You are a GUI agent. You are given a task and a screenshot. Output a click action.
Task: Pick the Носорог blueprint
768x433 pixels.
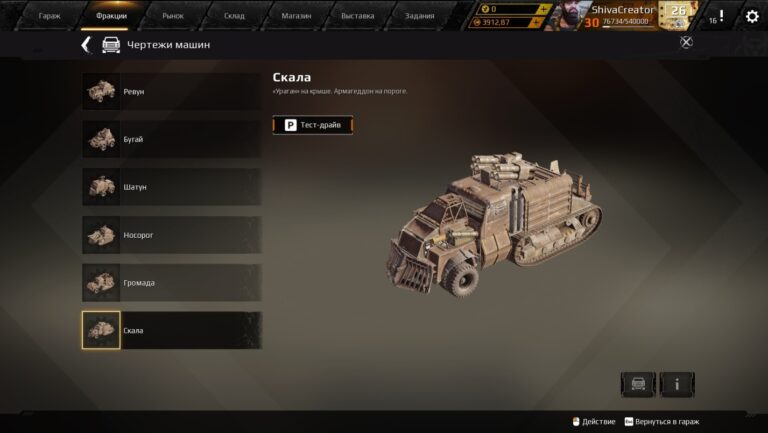tap(171, 235)
